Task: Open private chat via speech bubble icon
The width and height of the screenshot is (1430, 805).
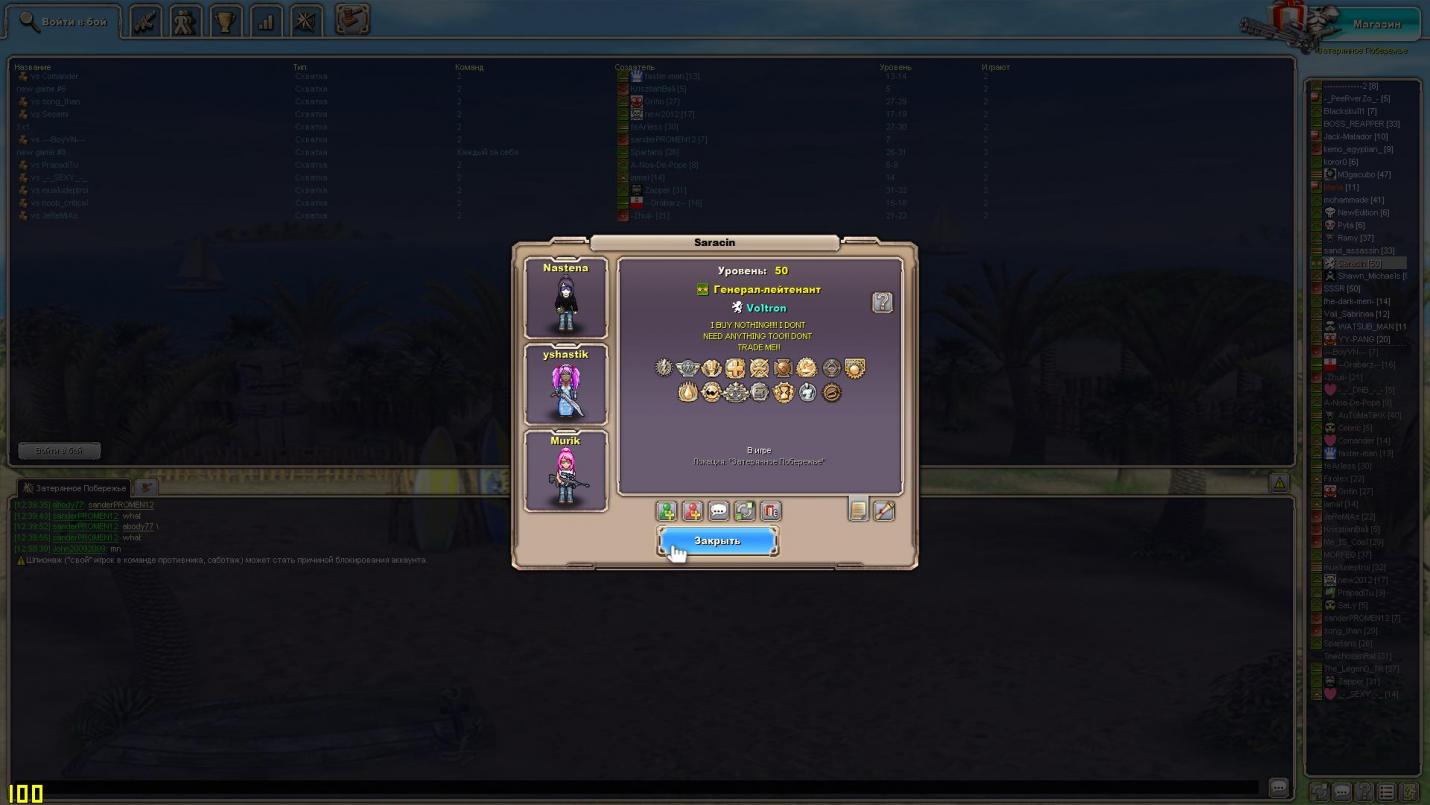Action: (718, 511)
